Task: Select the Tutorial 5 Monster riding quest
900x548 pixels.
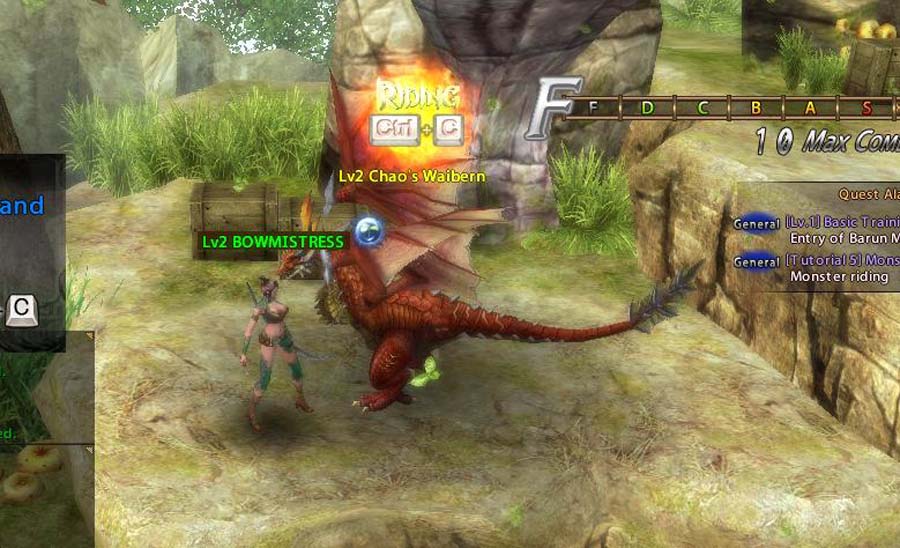Action: (x=842, y=260)
